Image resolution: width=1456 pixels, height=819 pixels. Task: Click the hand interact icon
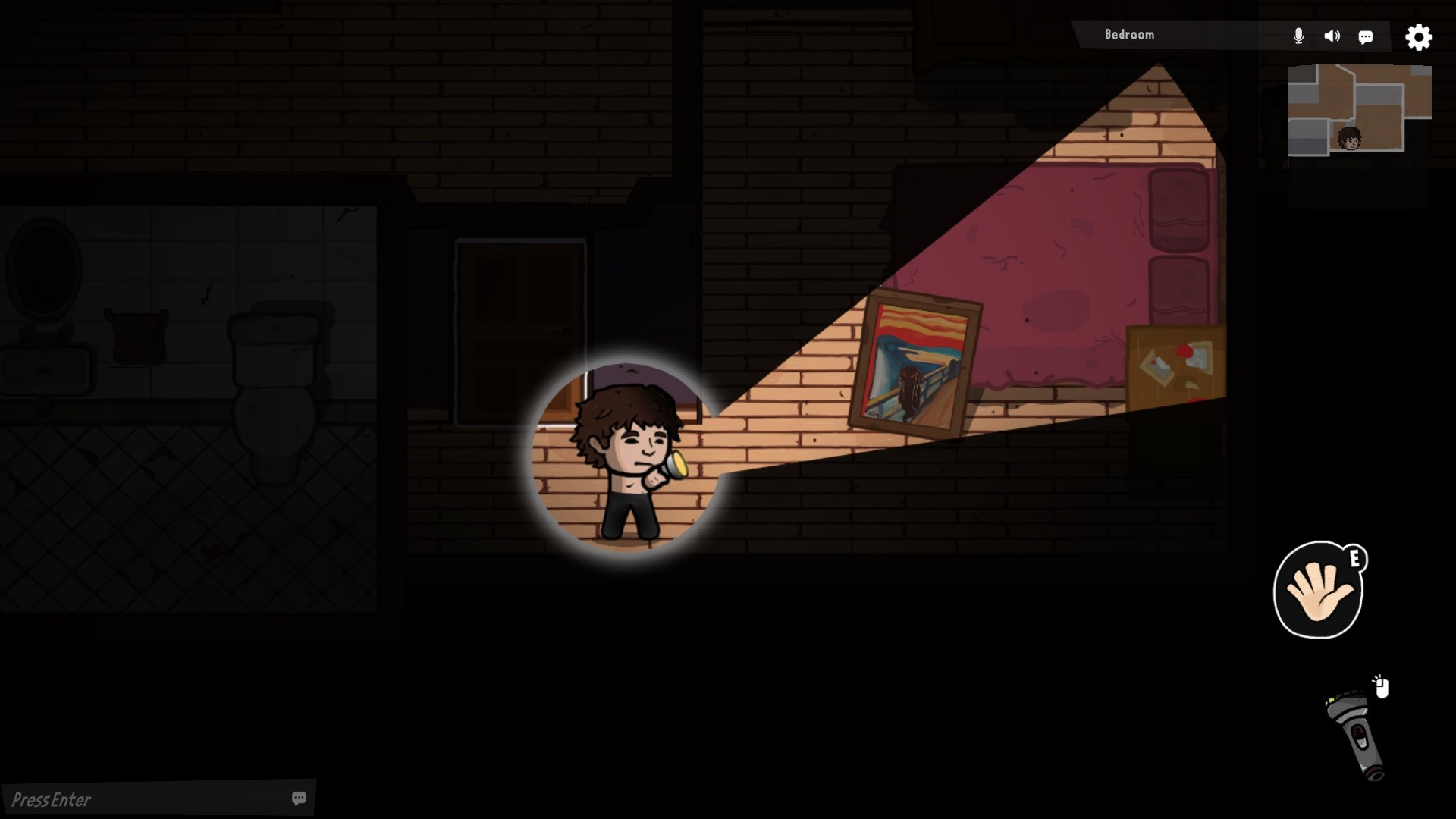(1319, 591)
